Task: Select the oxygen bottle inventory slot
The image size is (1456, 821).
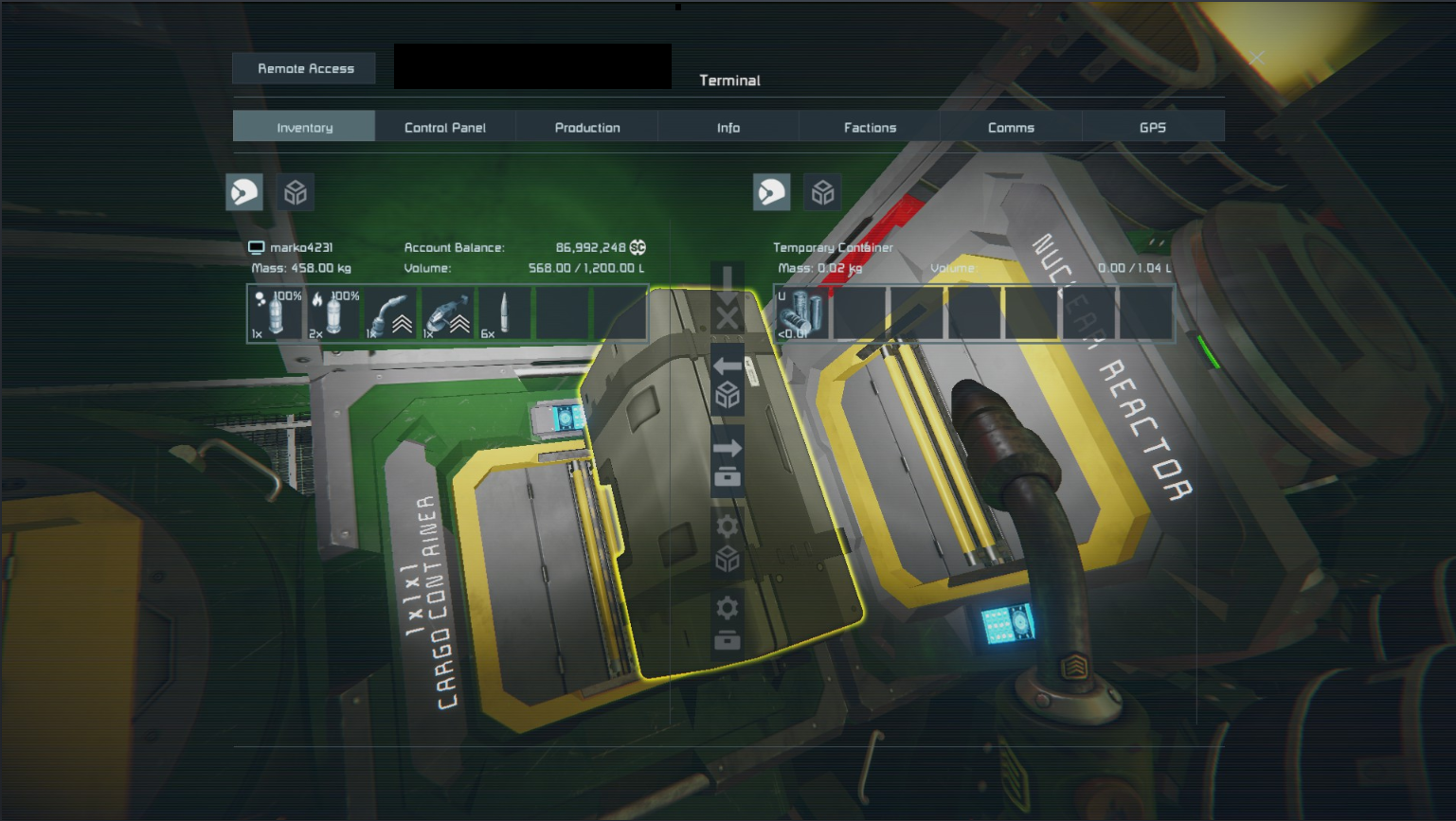Action: [276, 313]
